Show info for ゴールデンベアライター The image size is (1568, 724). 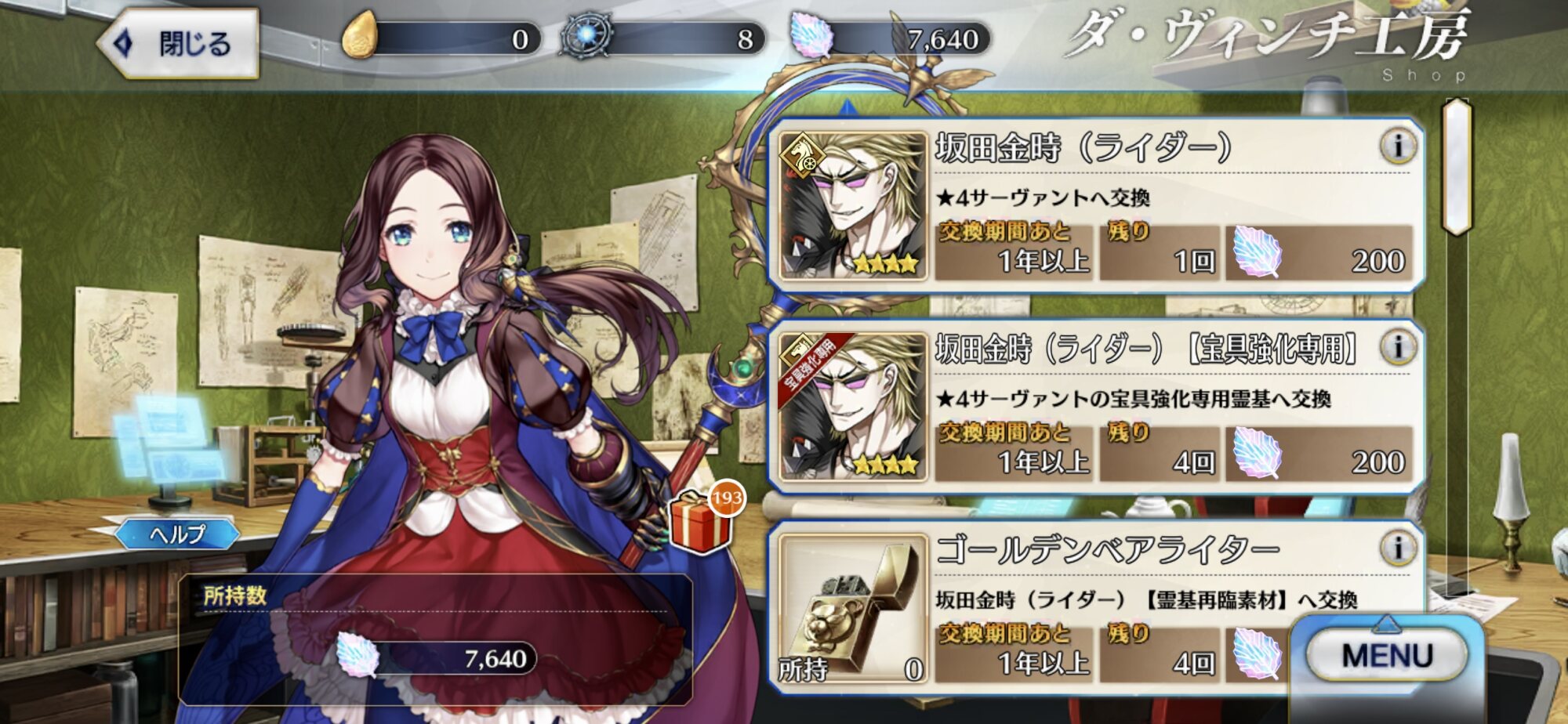point(1398,548)
